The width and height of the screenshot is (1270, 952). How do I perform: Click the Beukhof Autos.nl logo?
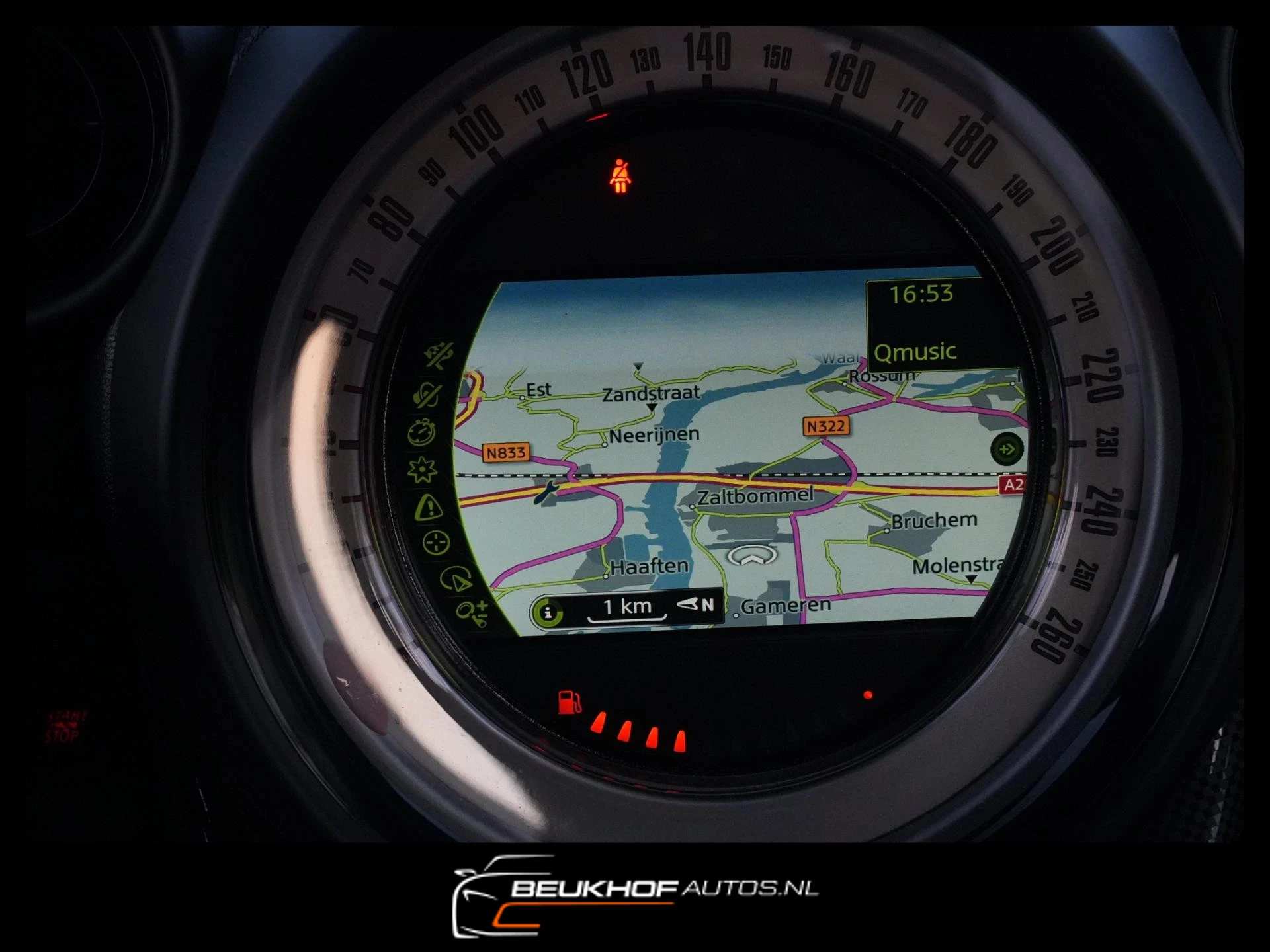(634, 895)
